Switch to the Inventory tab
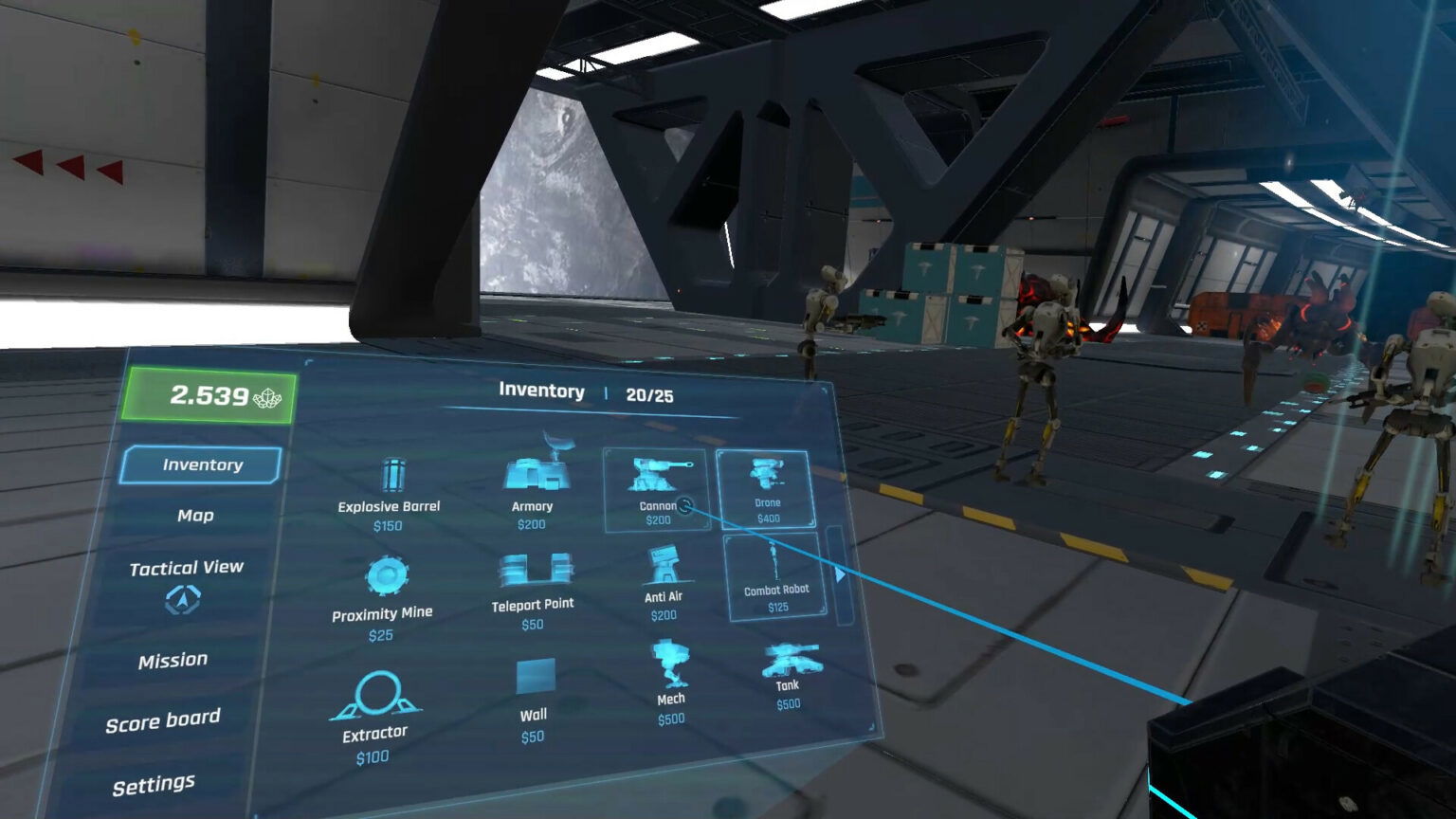 tap(200, 464)
